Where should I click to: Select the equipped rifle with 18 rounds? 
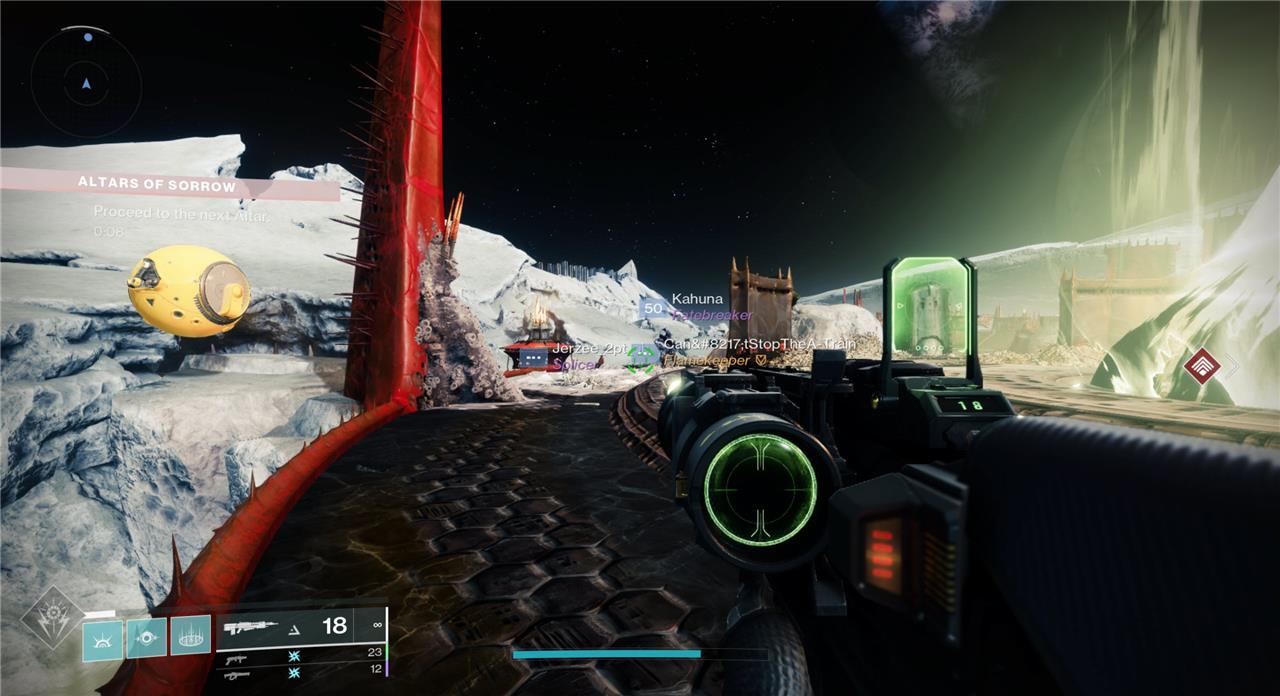pyautogui.click(x=300, y=627)
